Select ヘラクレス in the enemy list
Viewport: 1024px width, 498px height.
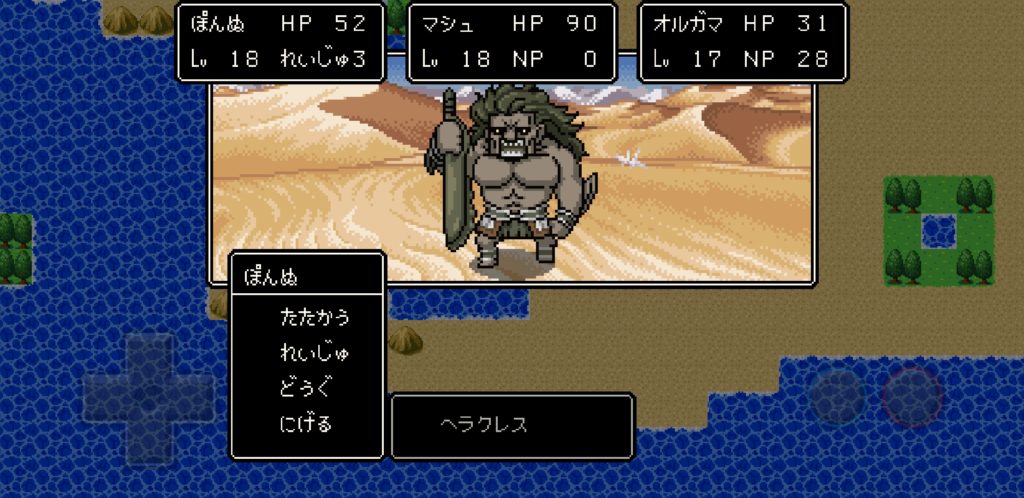point(484,425)
